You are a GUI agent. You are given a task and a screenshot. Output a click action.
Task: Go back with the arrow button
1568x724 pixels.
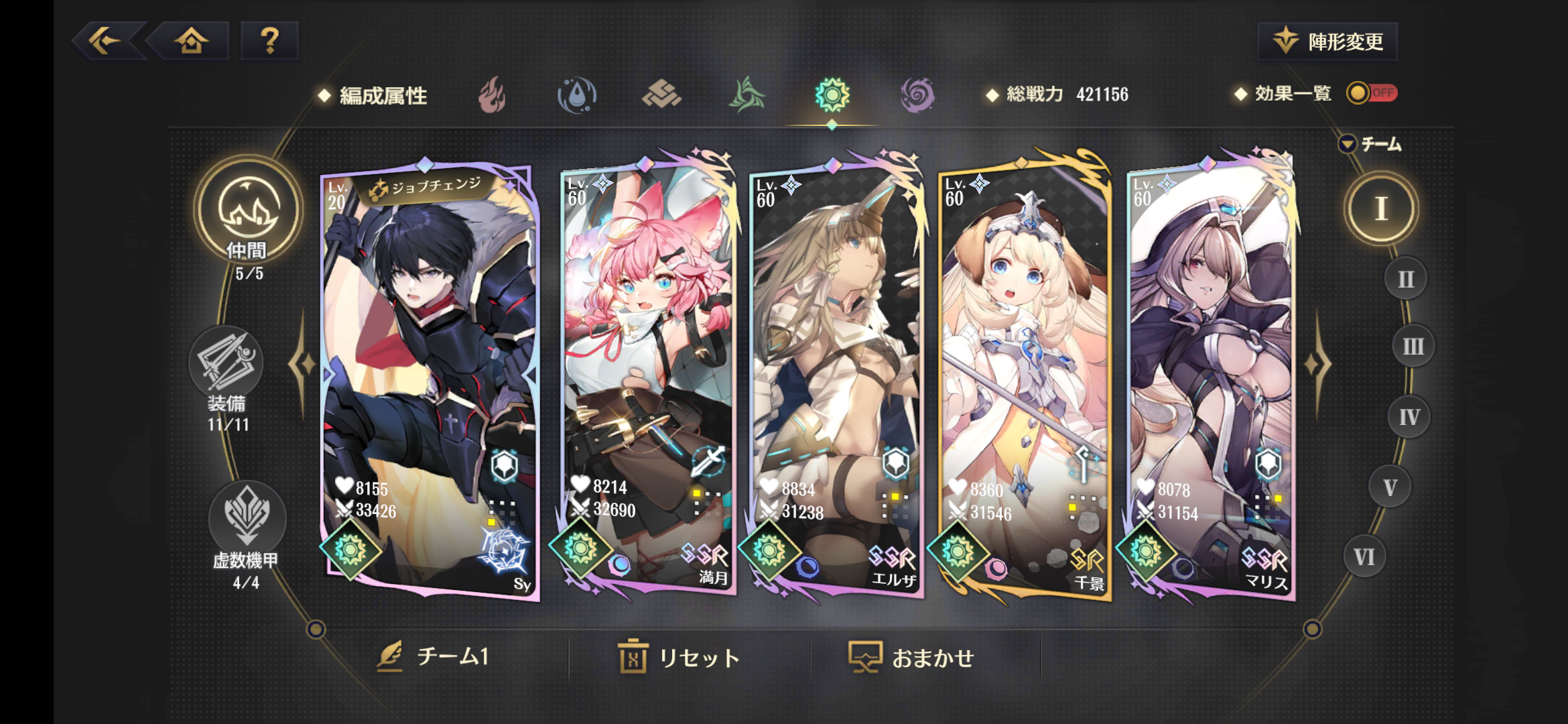[x=107, y=42]
